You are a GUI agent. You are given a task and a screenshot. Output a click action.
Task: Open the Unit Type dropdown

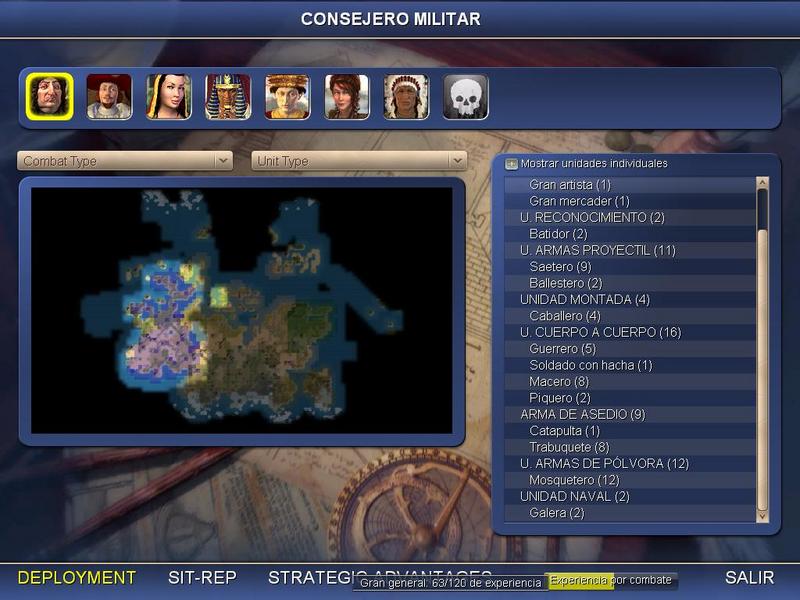359,161
